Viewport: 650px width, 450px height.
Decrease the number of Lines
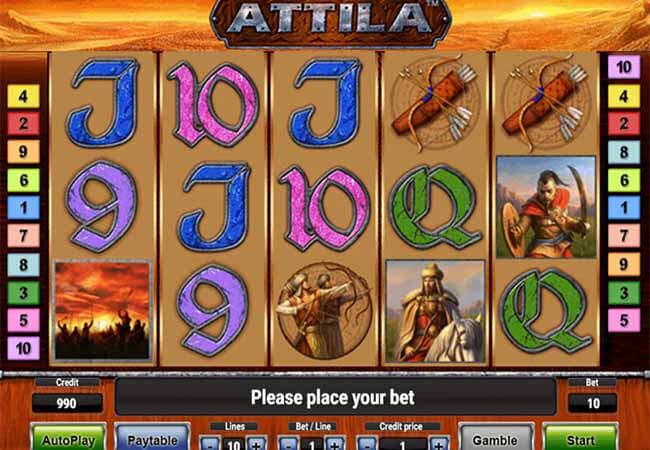pyautogui.click(x=209, y=443)
